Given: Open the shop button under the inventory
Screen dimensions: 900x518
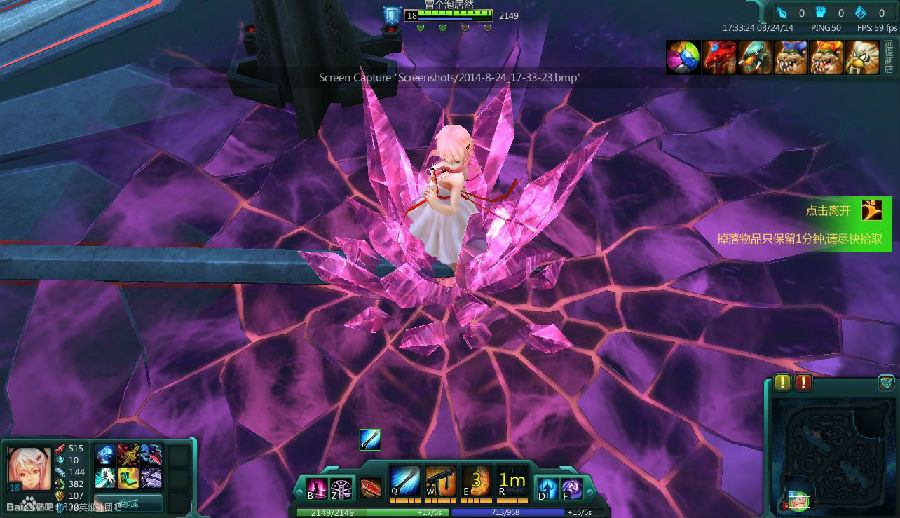Looking at the screenshot, I should tap(128, 502).
